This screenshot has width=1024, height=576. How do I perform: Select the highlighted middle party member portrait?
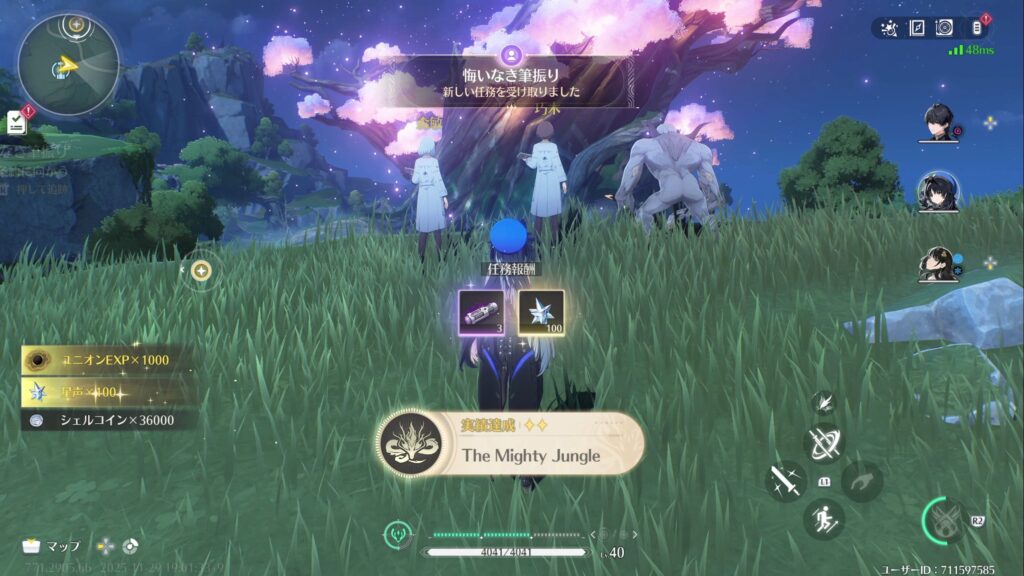938,191
